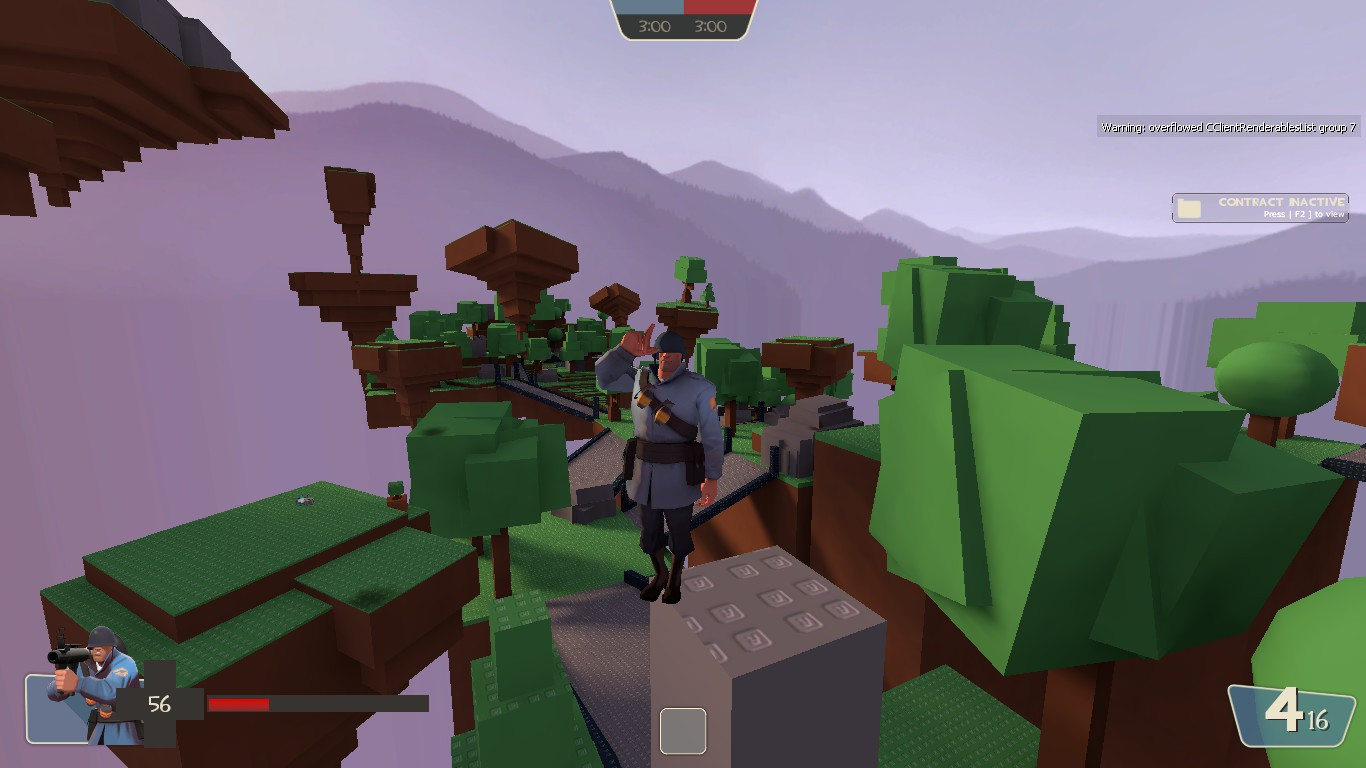Click the contract folder icon

point(1188,207)
